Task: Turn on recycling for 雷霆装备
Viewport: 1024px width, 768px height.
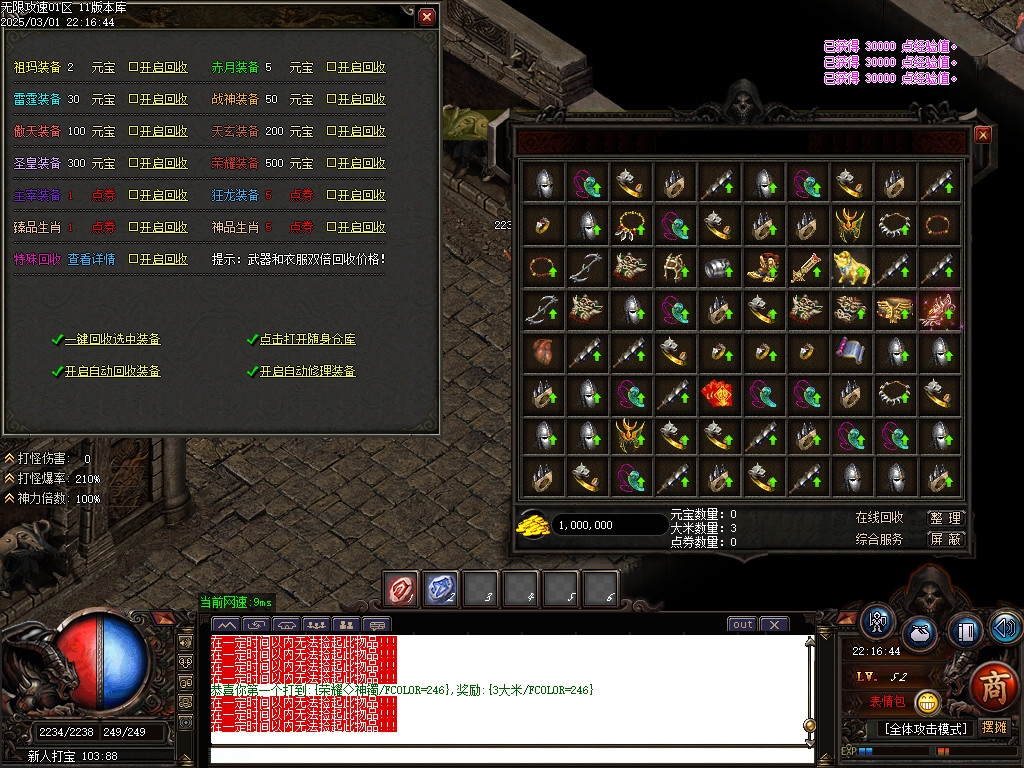Action: coord(158,100)
